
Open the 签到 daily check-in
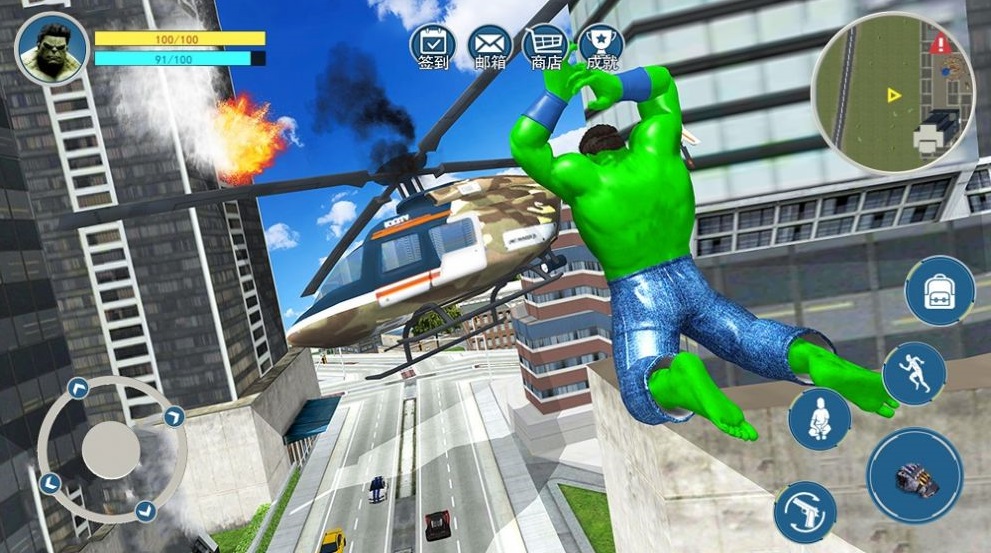[x=432, y=44]
